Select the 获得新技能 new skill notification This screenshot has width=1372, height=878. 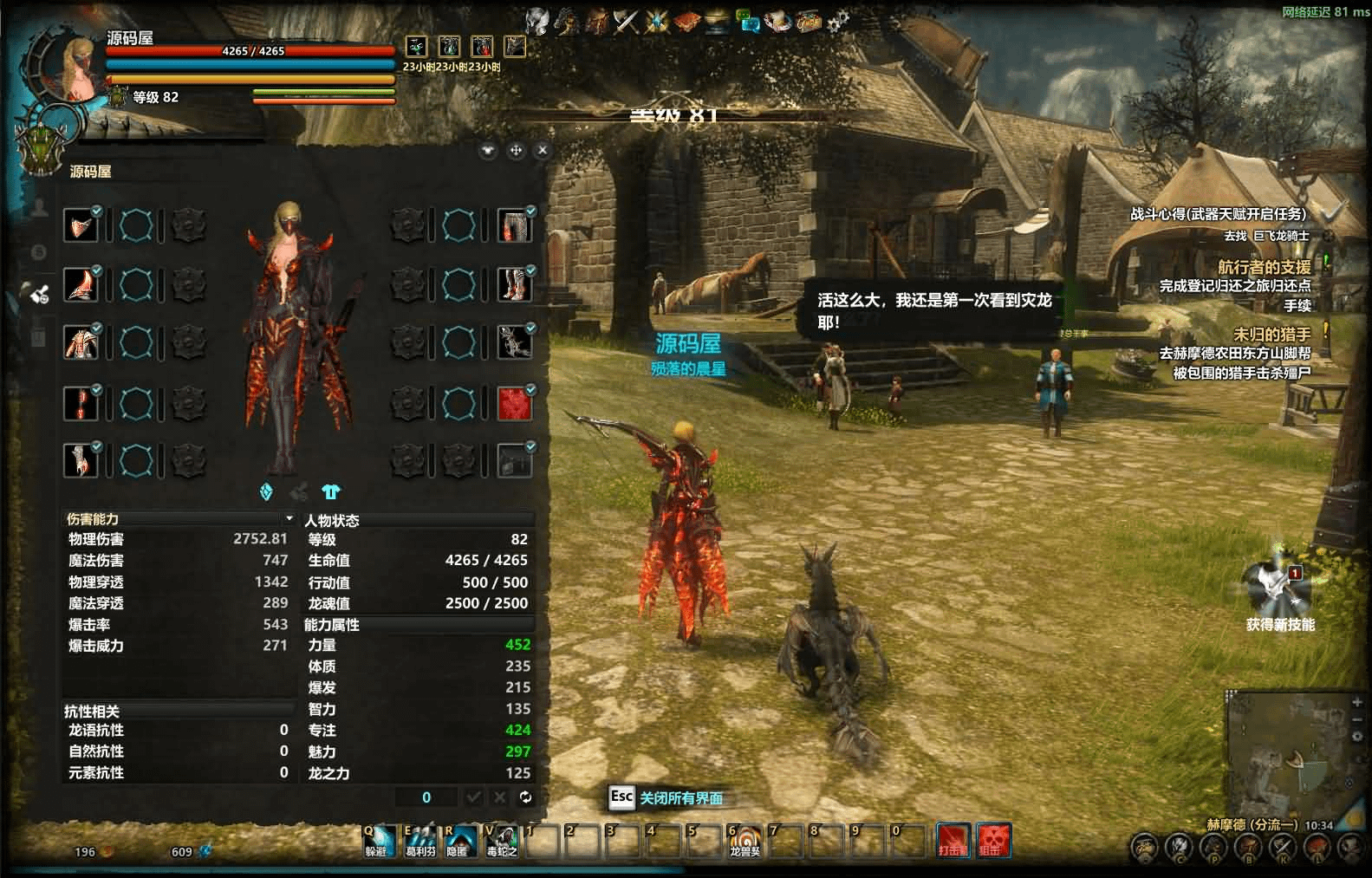(x=1279, y=591)
